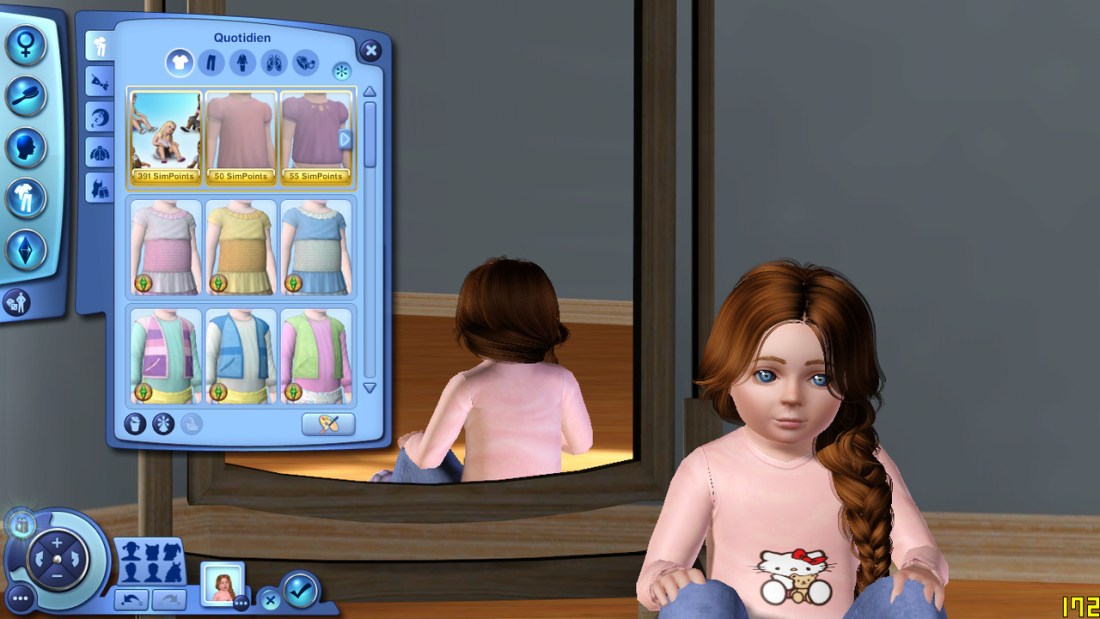Open the Create a Style paintbrush tool

click(328, 424)
